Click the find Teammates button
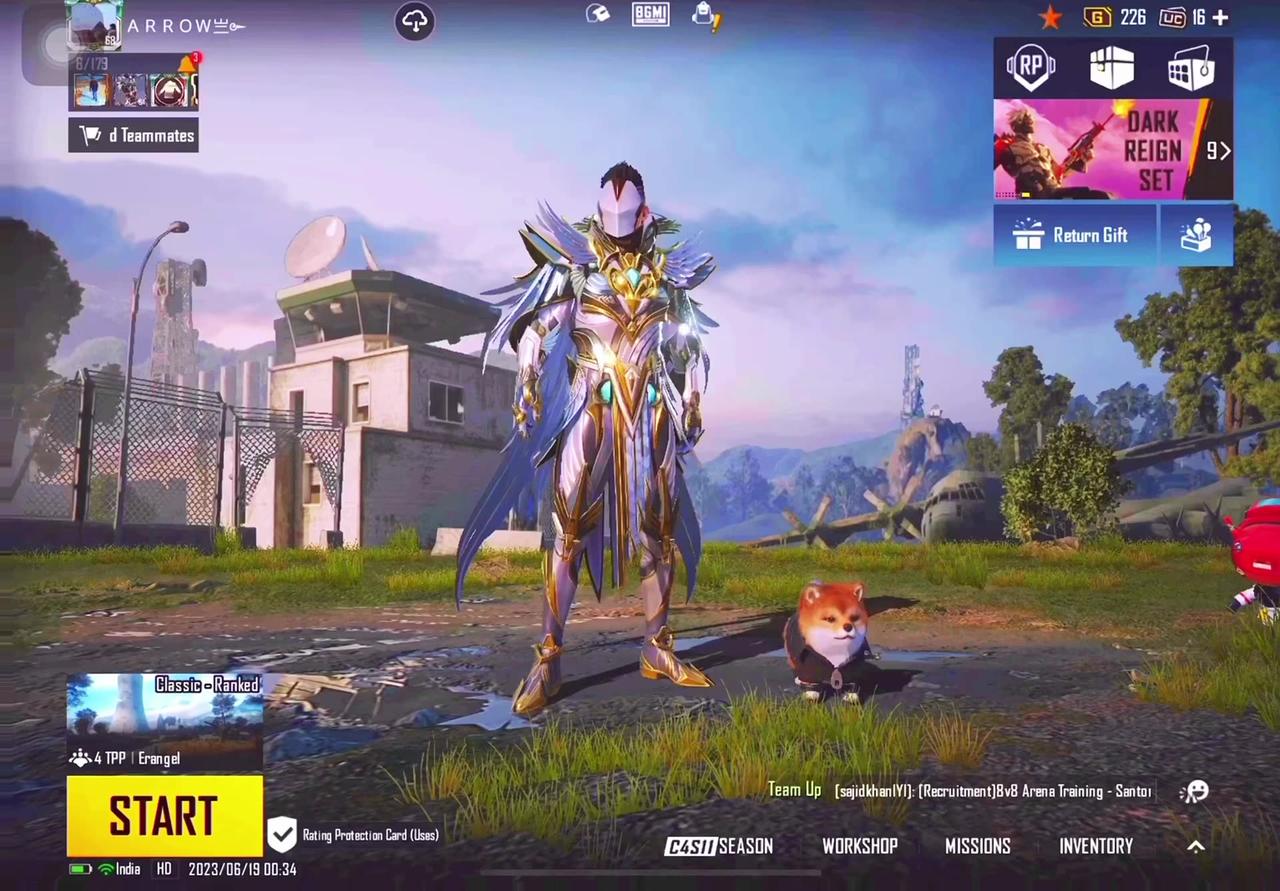 coord(133,135)
